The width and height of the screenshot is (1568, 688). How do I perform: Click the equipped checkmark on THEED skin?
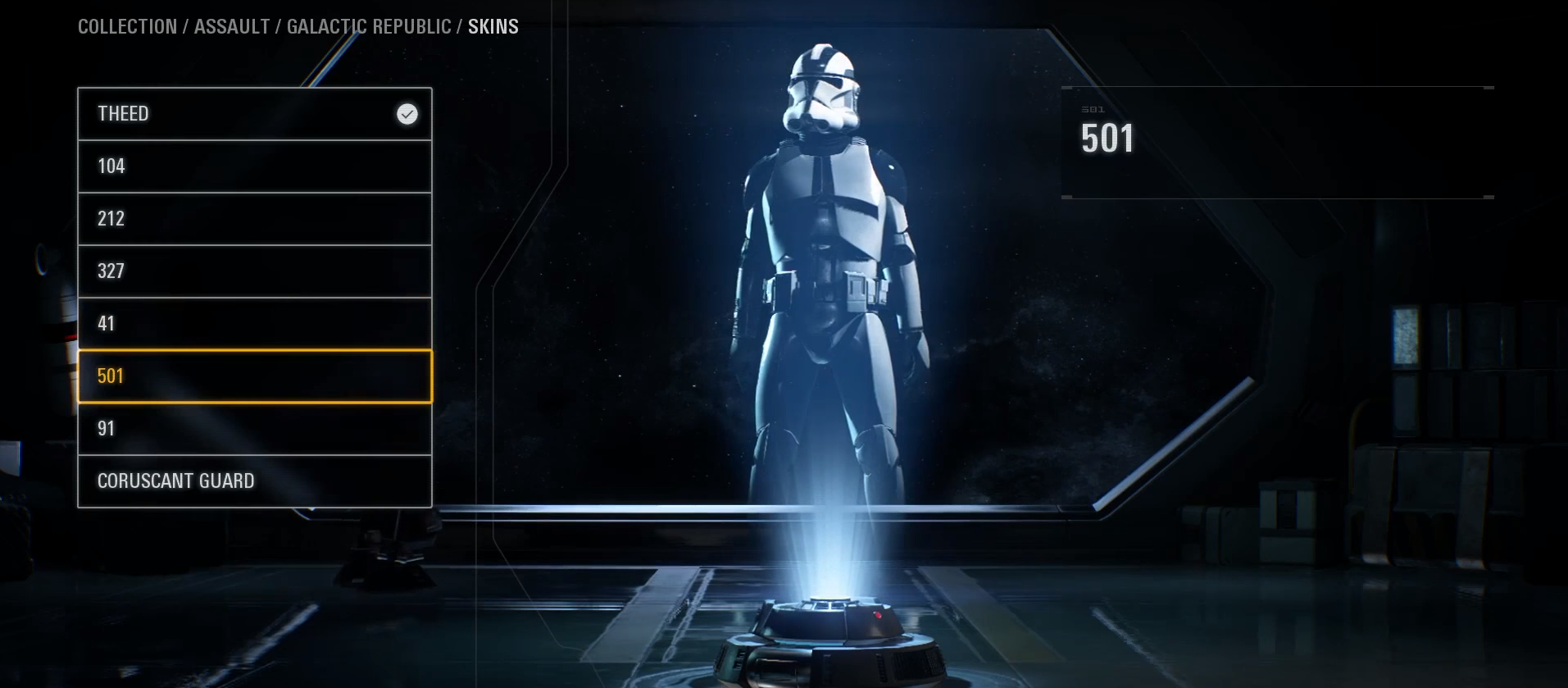point(407,114)
